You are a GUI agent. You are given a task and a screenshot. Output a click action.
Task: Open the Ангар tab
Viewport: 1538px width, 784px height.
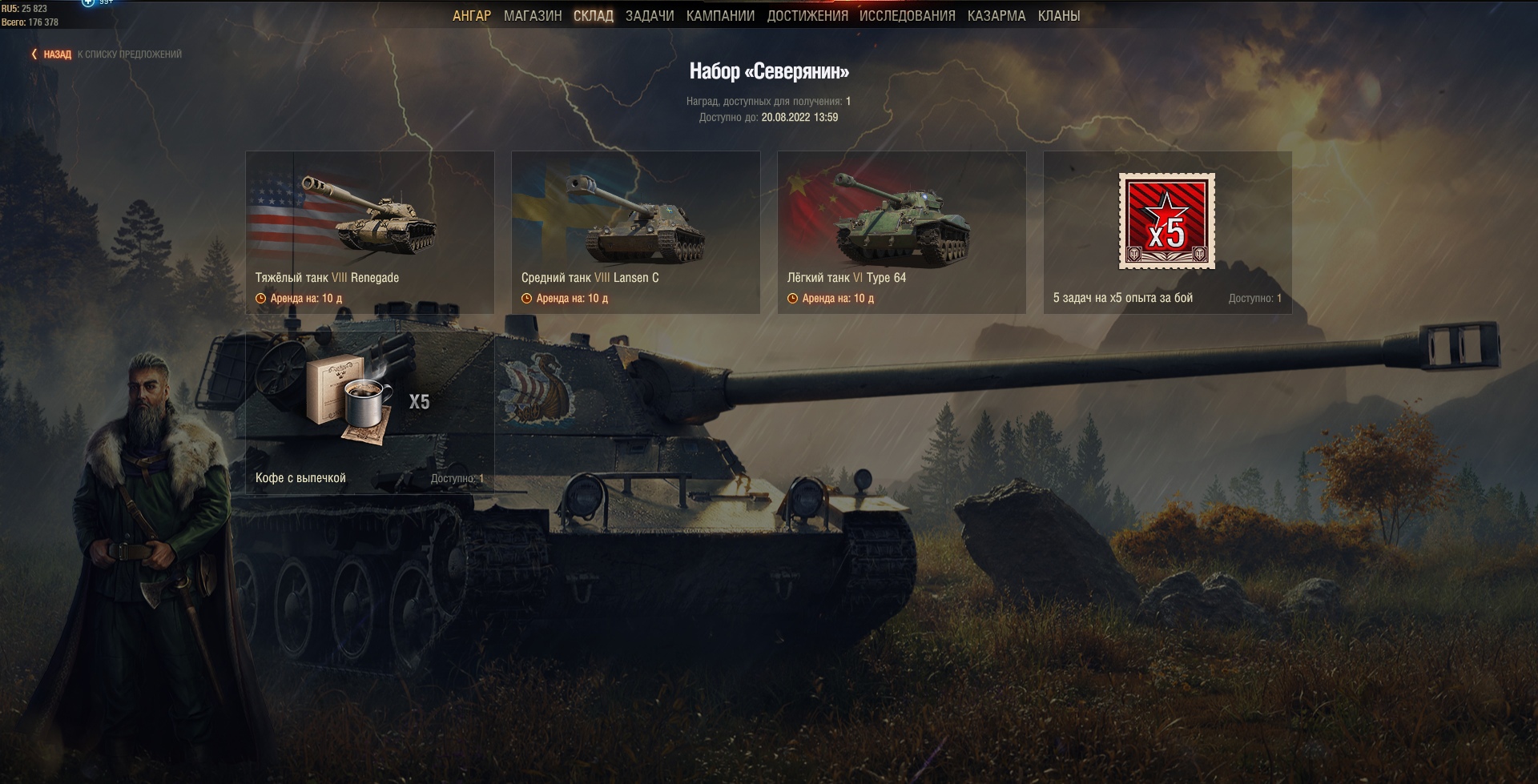pyautogui.click(x=471, y=16)
